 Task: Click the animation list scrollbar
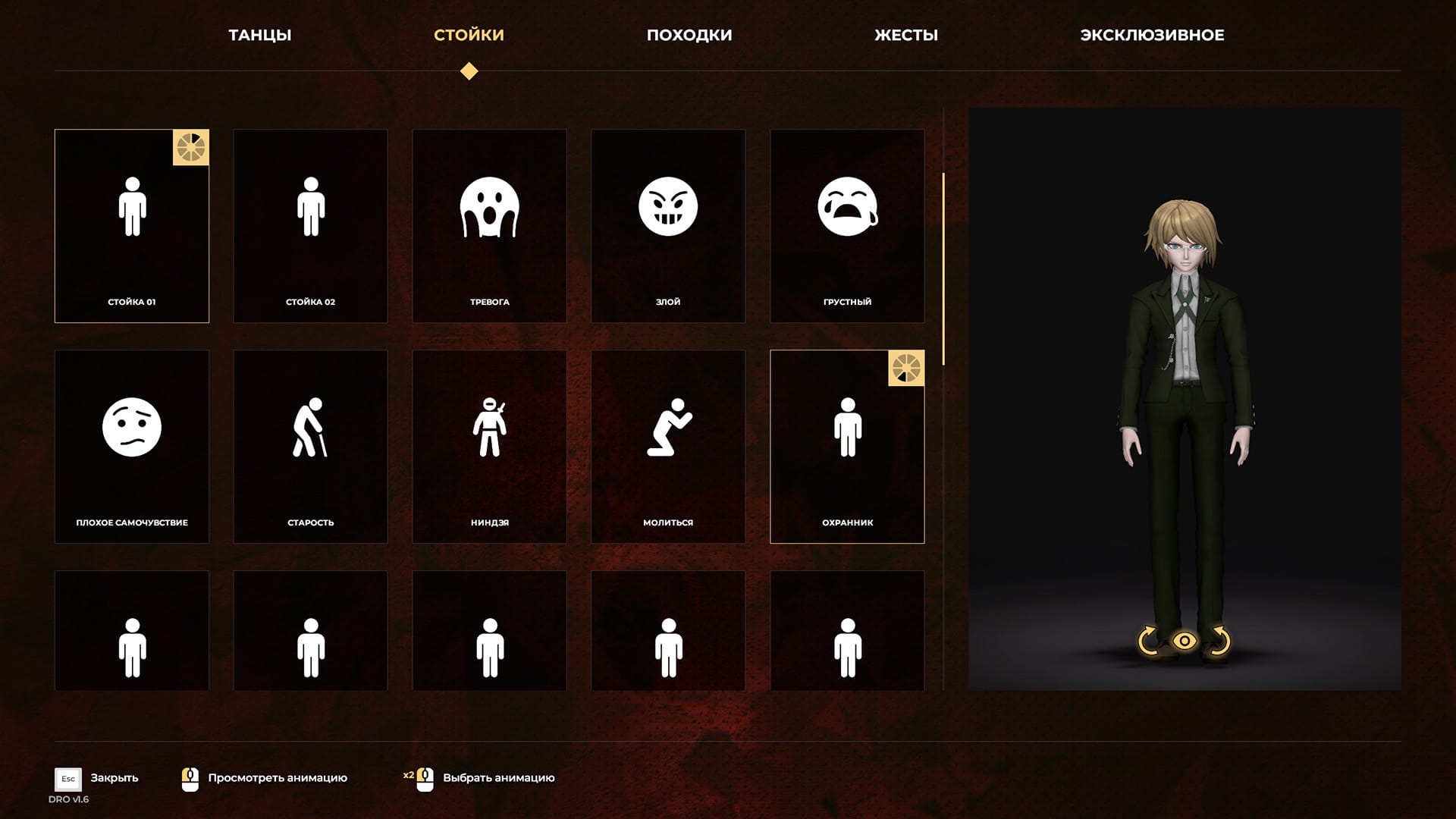(943, 269)
